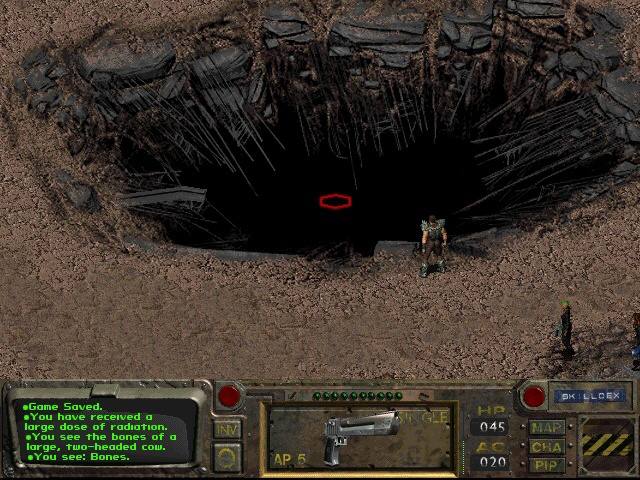The image size is (640, 480).
Task: Open the PIP-Boy with the PIP button
Action: 547,465
